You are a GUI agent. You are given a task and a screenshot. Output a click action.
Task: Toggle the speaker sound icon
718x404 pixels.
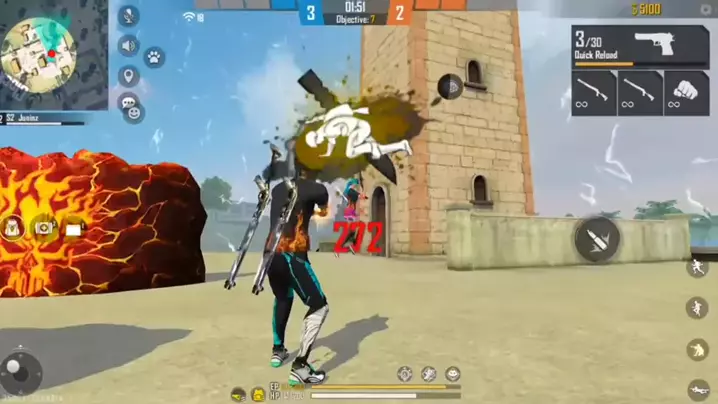coord(128,46)
